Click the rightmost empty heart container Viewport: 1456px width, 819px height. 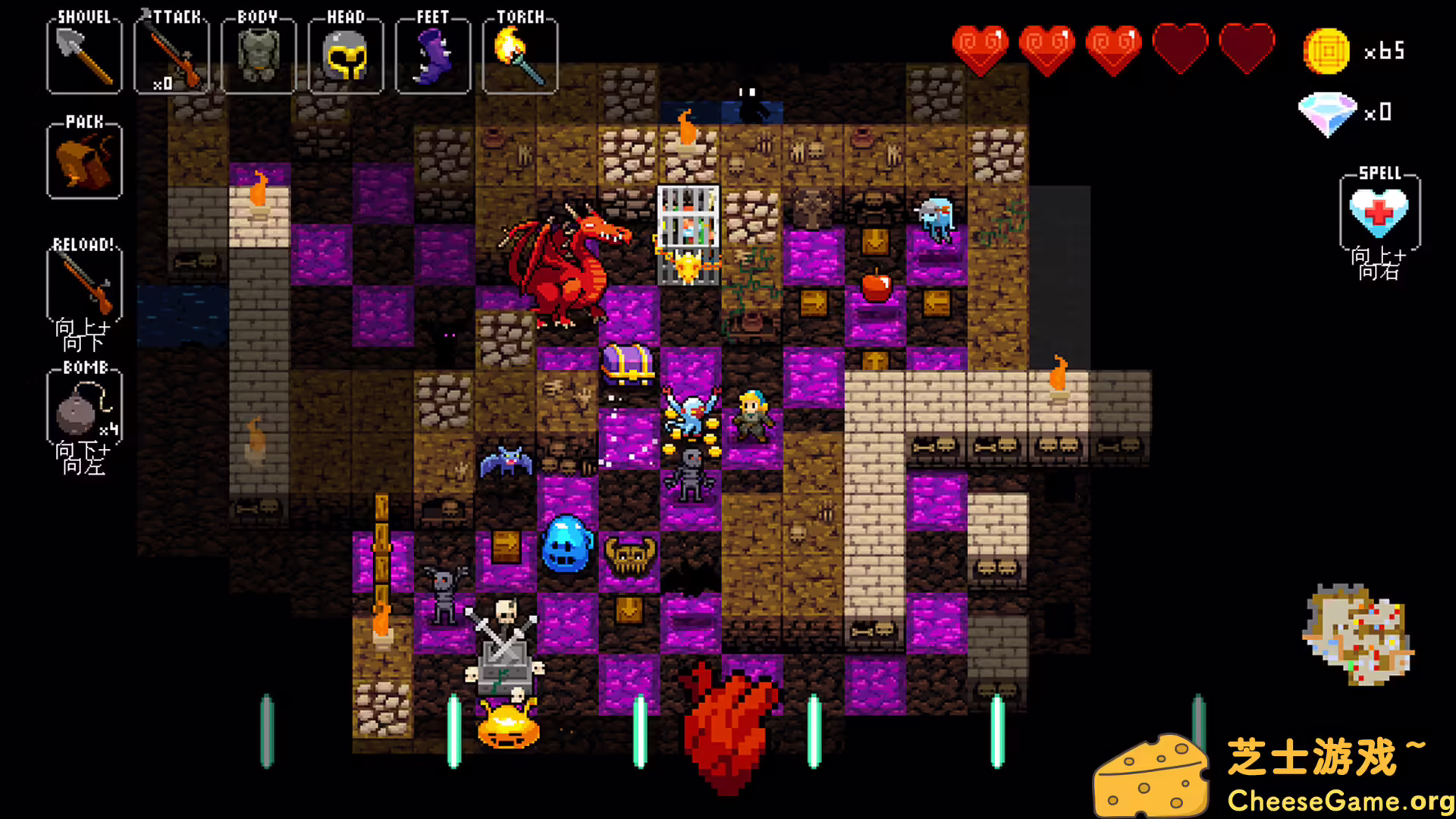click(1248, 47)
